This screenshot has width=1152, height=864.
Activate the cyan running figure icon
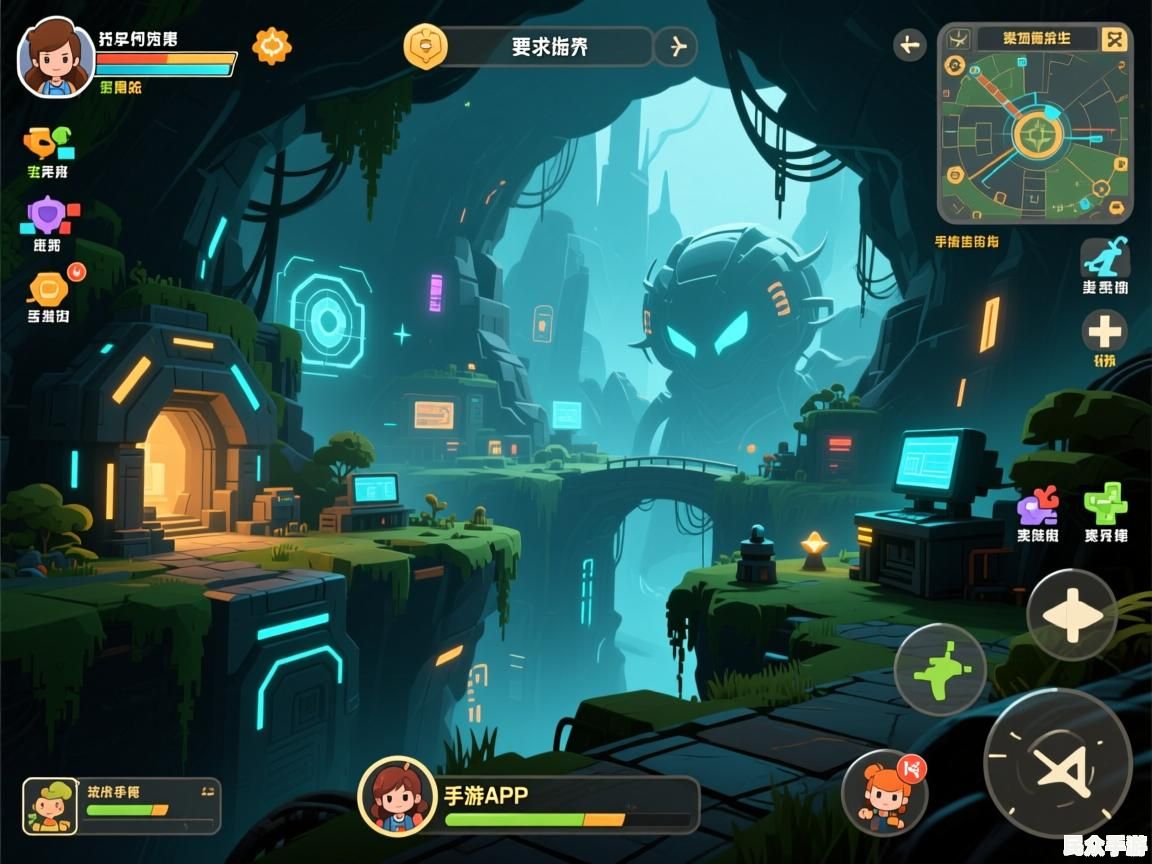tap(1104, 259)
